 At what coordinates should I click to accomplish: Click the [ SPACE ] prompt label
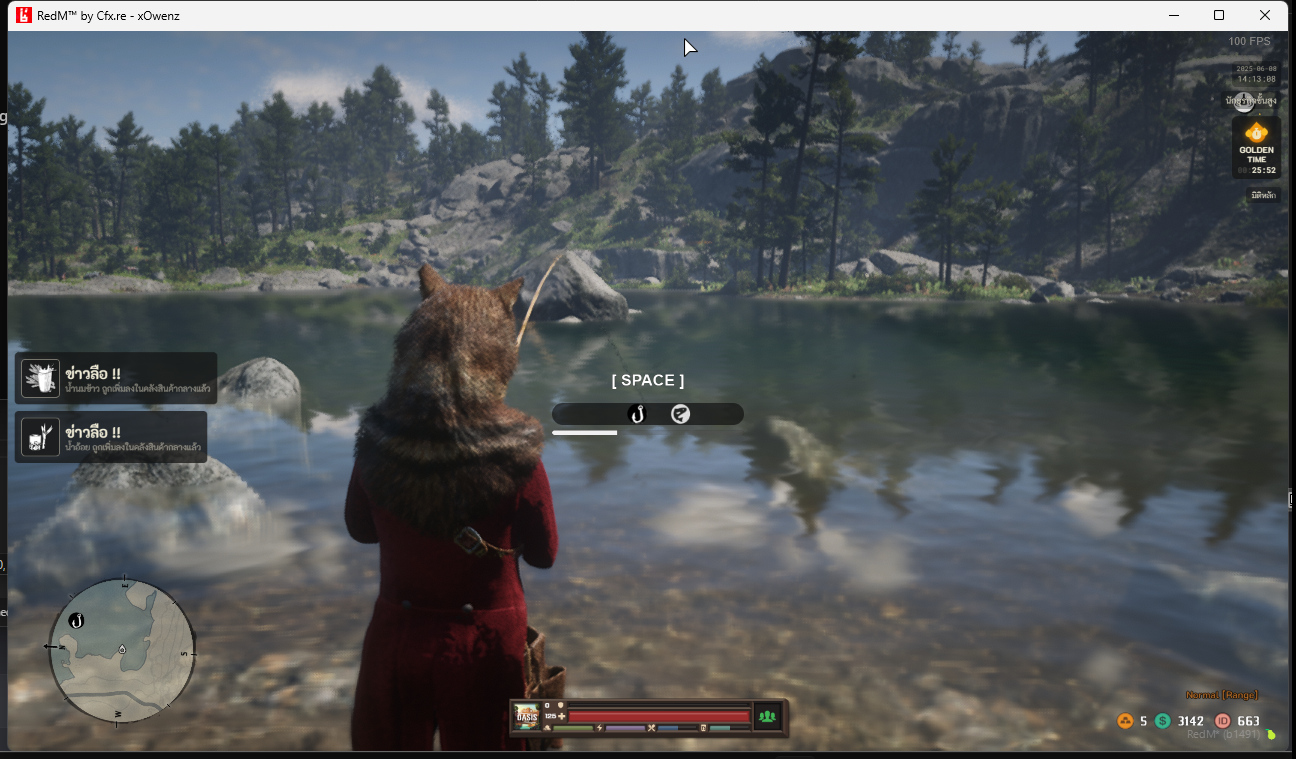coord(646,380)
